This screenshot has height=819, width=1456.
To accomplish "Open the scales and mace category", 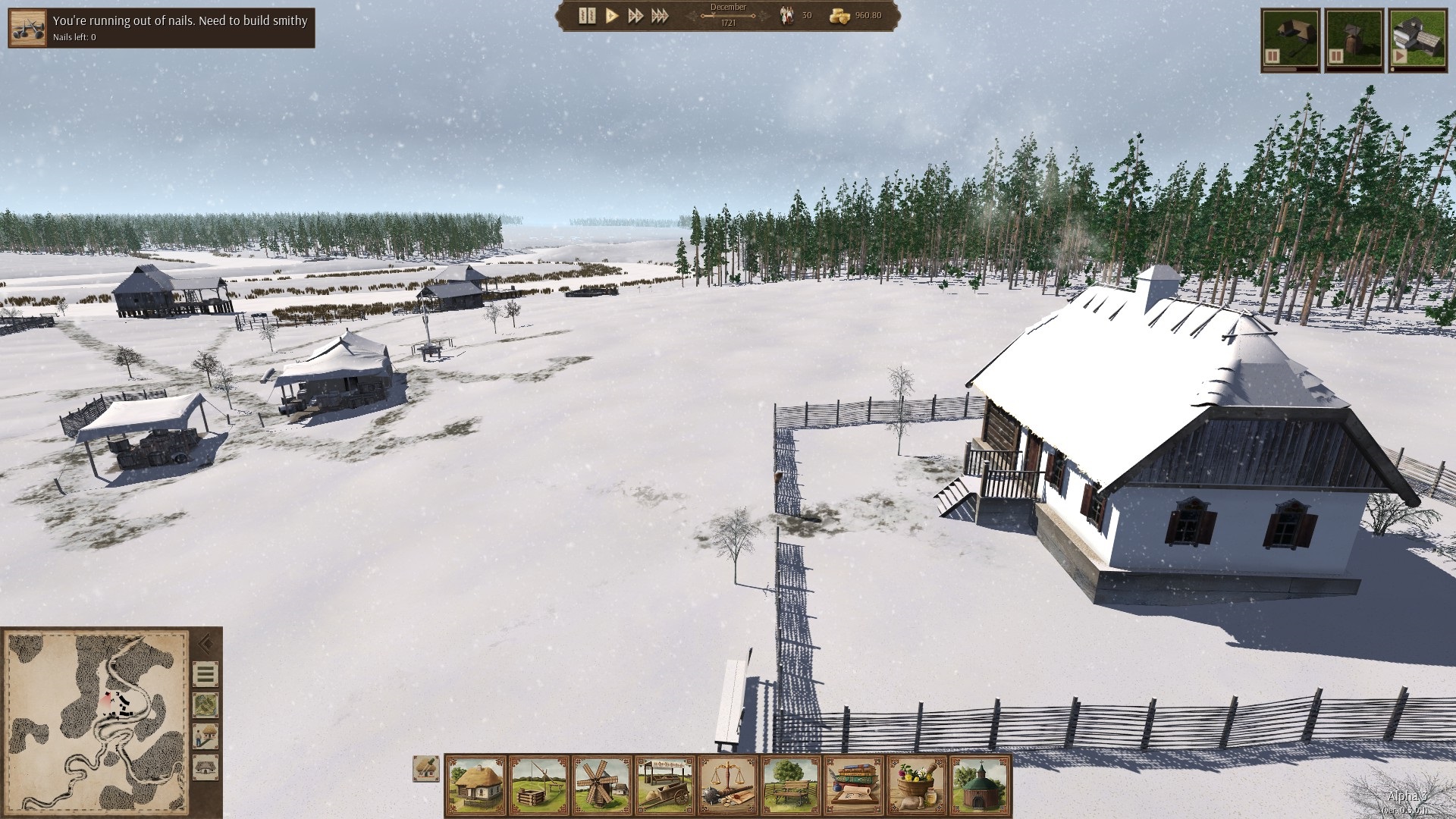I will pyautogui.click(x=728, y=785).
